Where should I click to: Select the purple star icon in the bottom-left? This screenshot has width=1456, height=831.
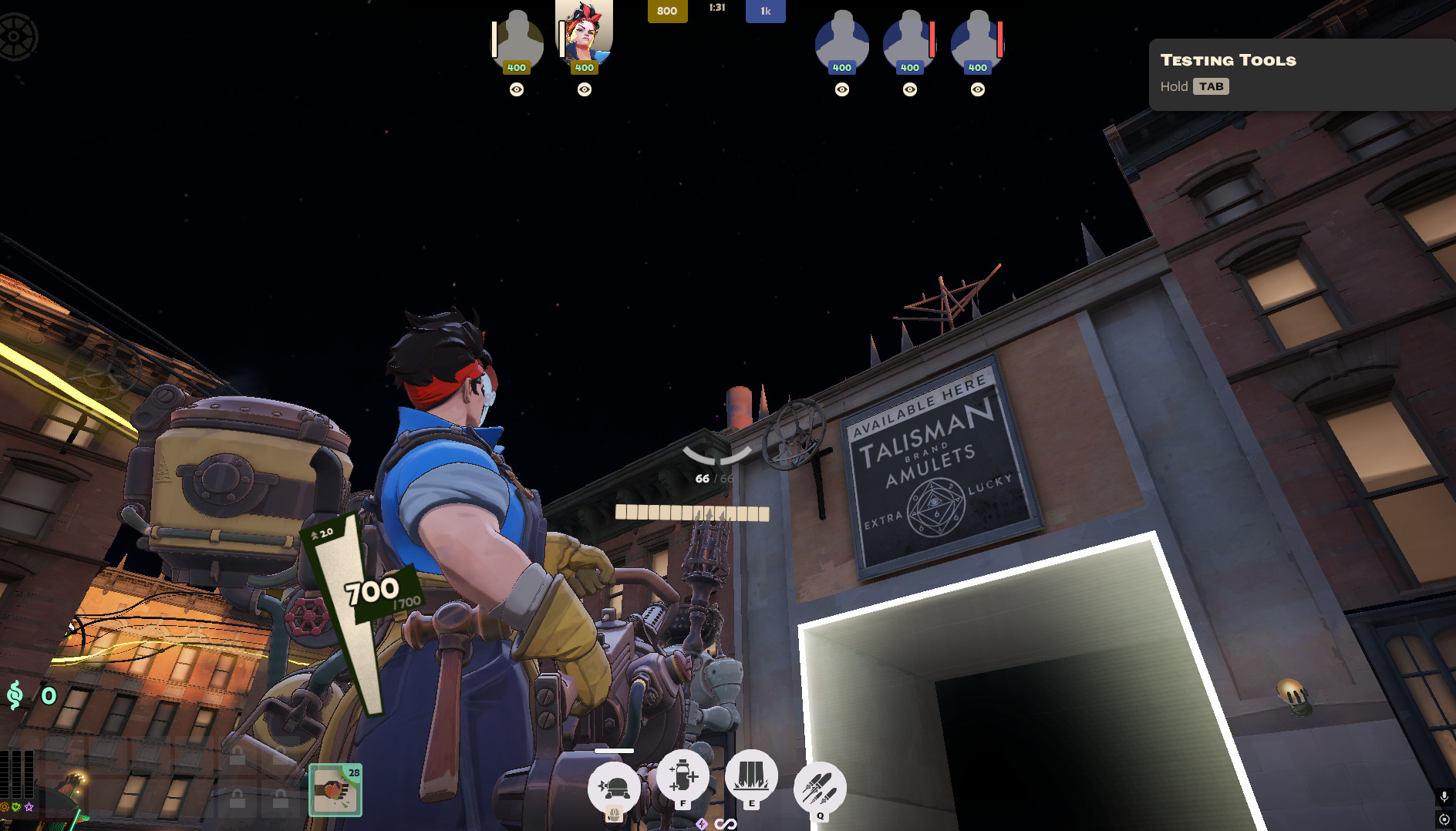click(29, 806)
